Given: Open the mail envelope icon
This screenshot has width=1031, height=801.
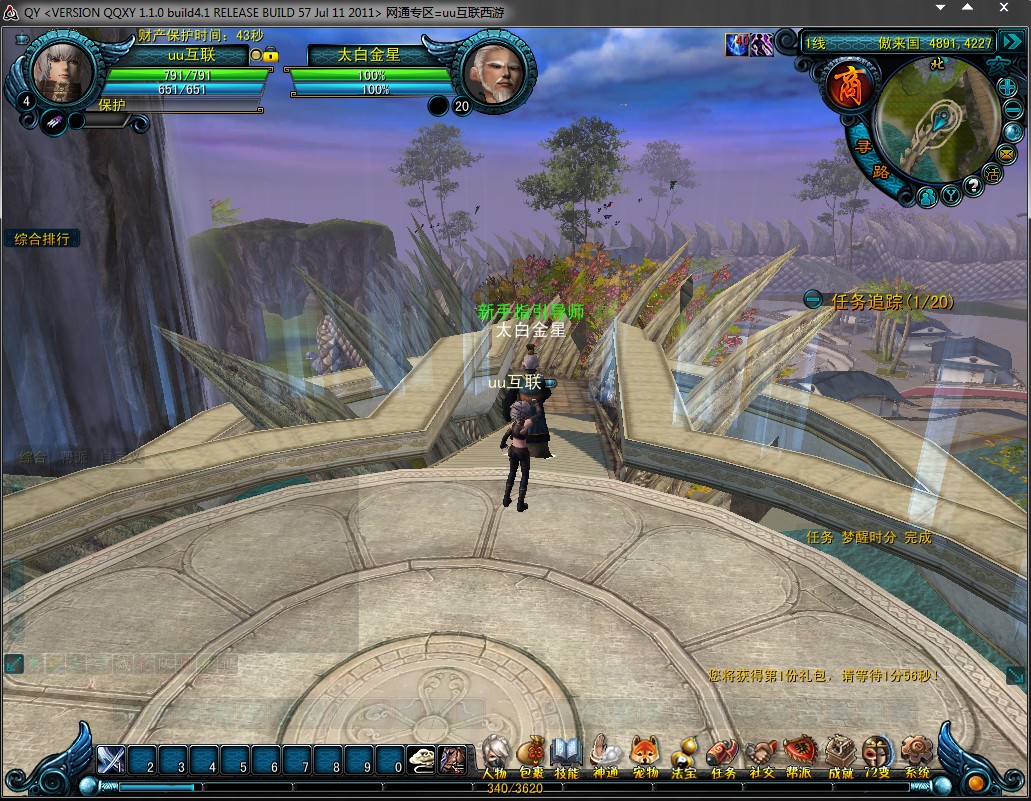Looking at the screenshot, I should coord(1005,153).
